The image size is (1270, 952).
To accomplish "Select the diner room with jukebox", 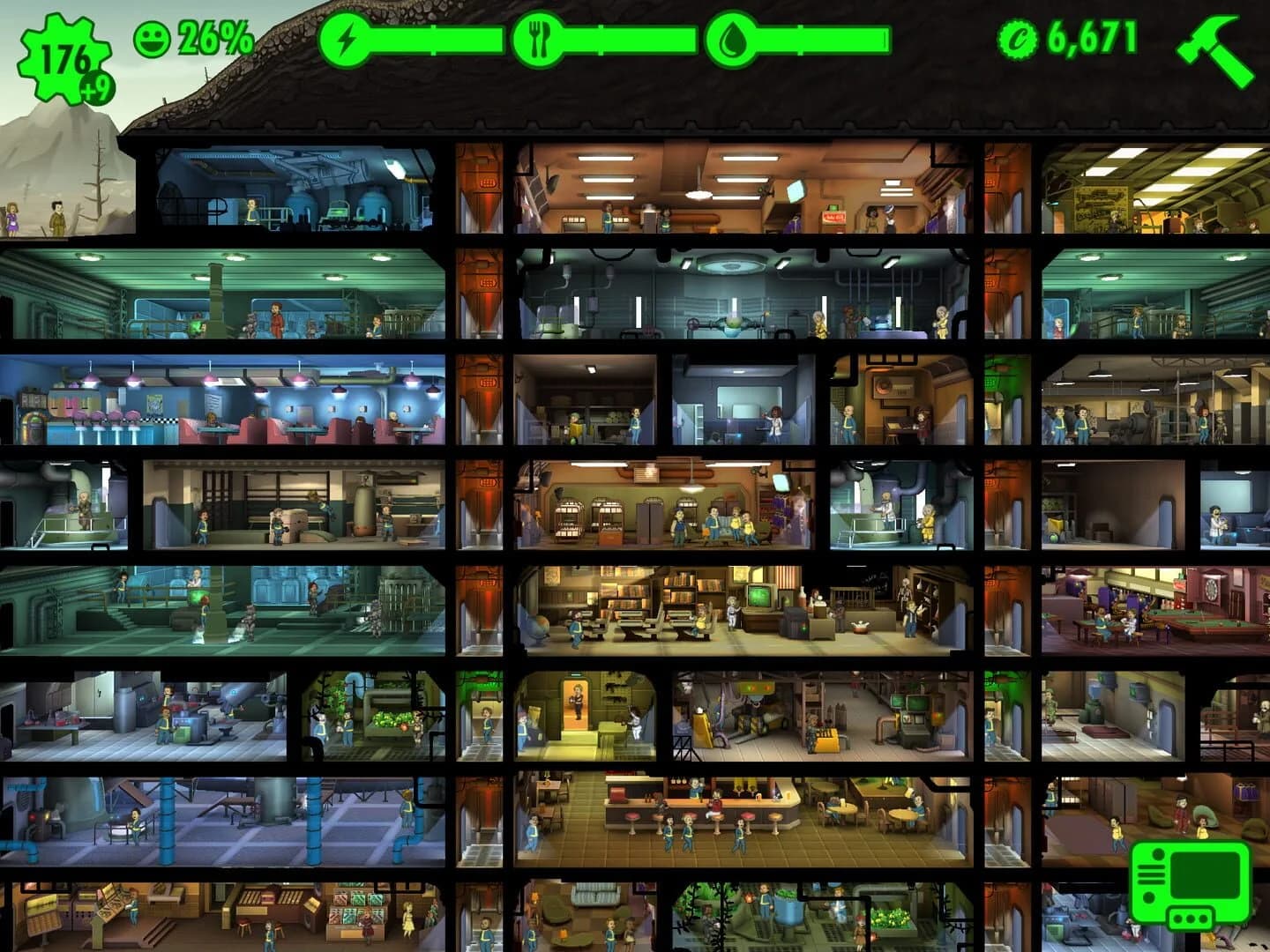I will point(220,410).
